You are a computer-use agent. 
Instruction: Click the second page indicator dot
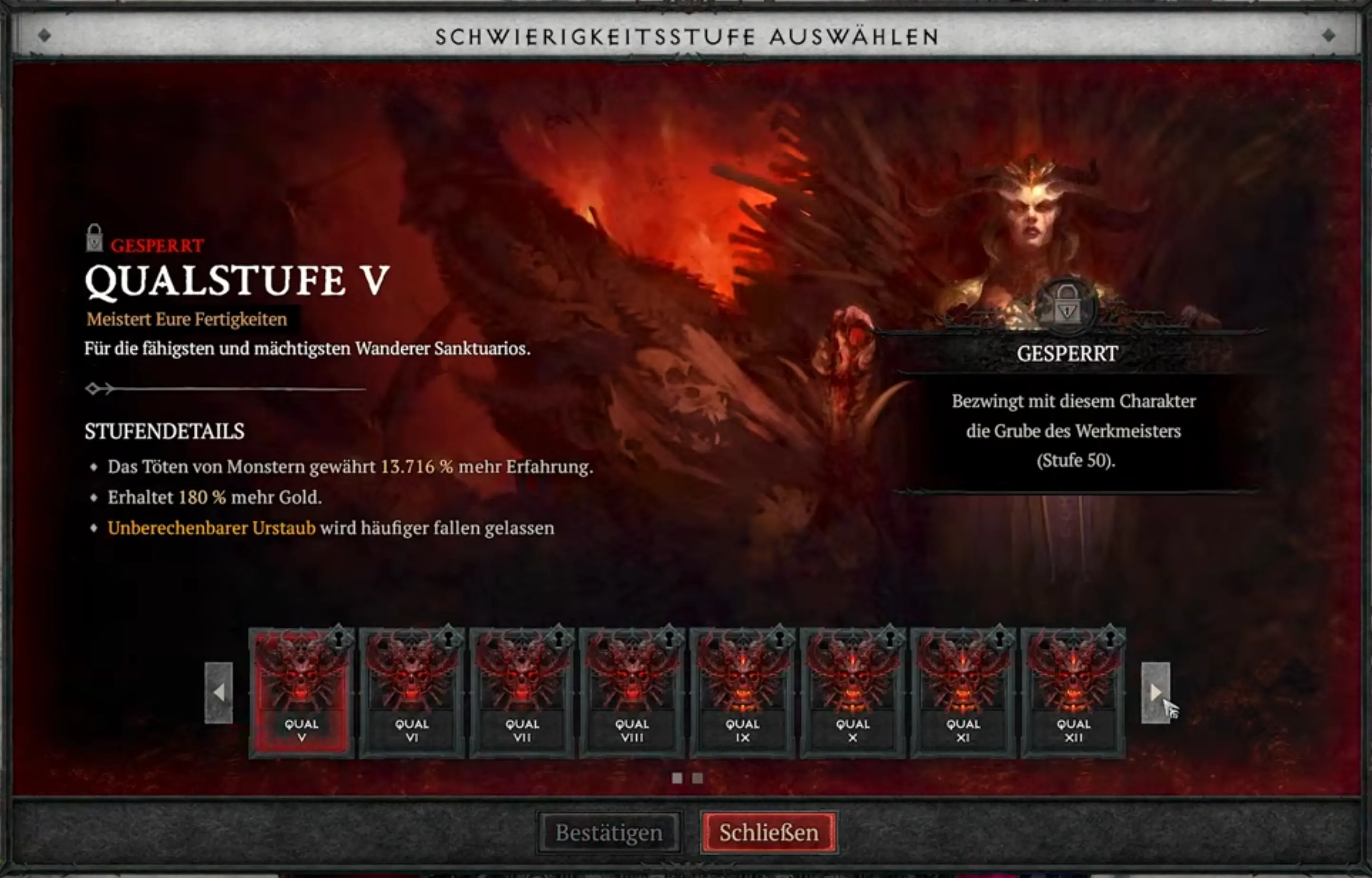(x=697, y=778)
